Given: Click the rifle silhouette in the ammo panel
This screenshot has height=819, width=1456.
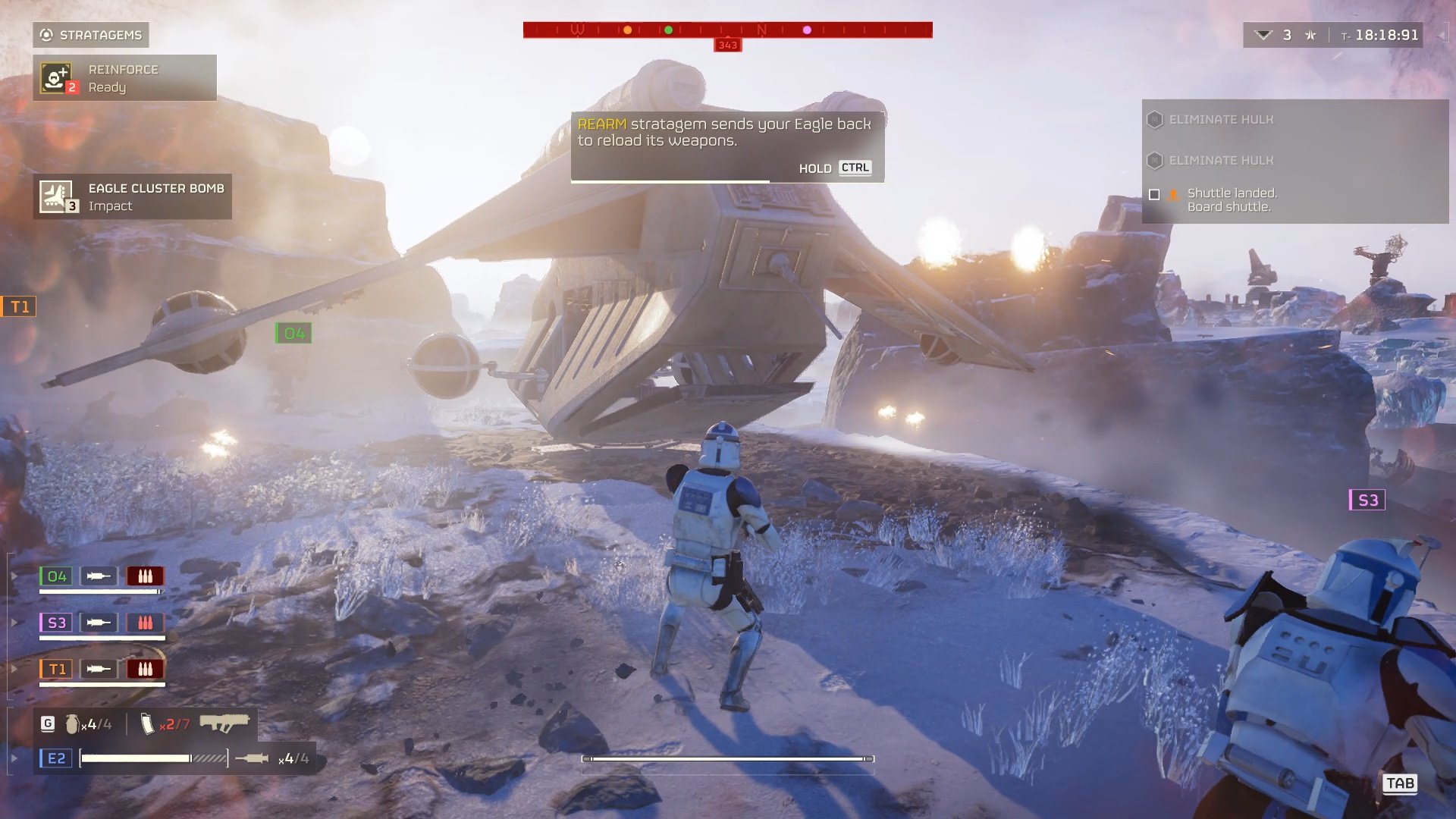Looking at the screenshot, I should pyautogui.click(x=225, y=724).
